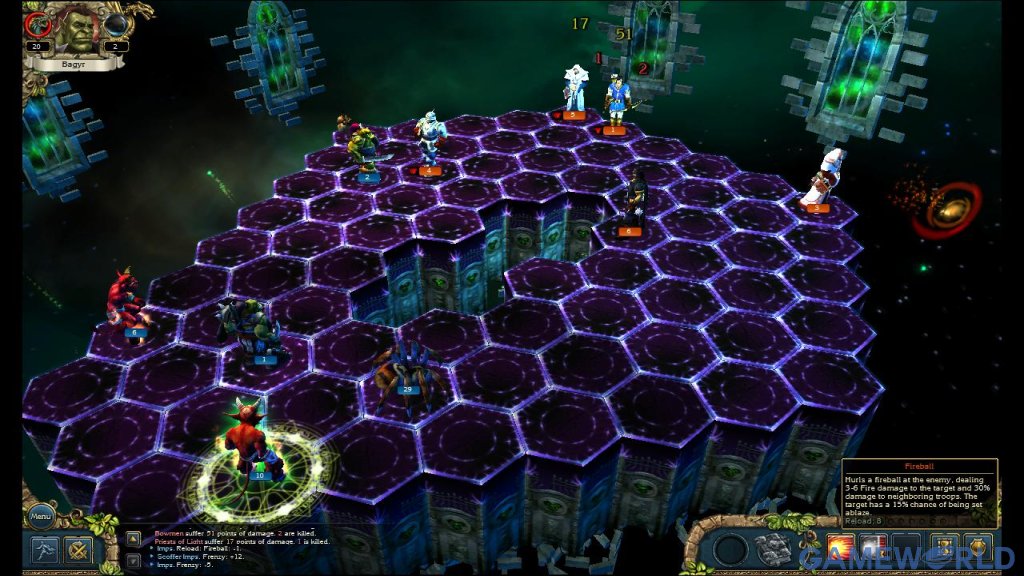Click the empty round orb beside the spell book
Screen dimensions: 1024x576
pyautogui.click(x=729, y=549)
